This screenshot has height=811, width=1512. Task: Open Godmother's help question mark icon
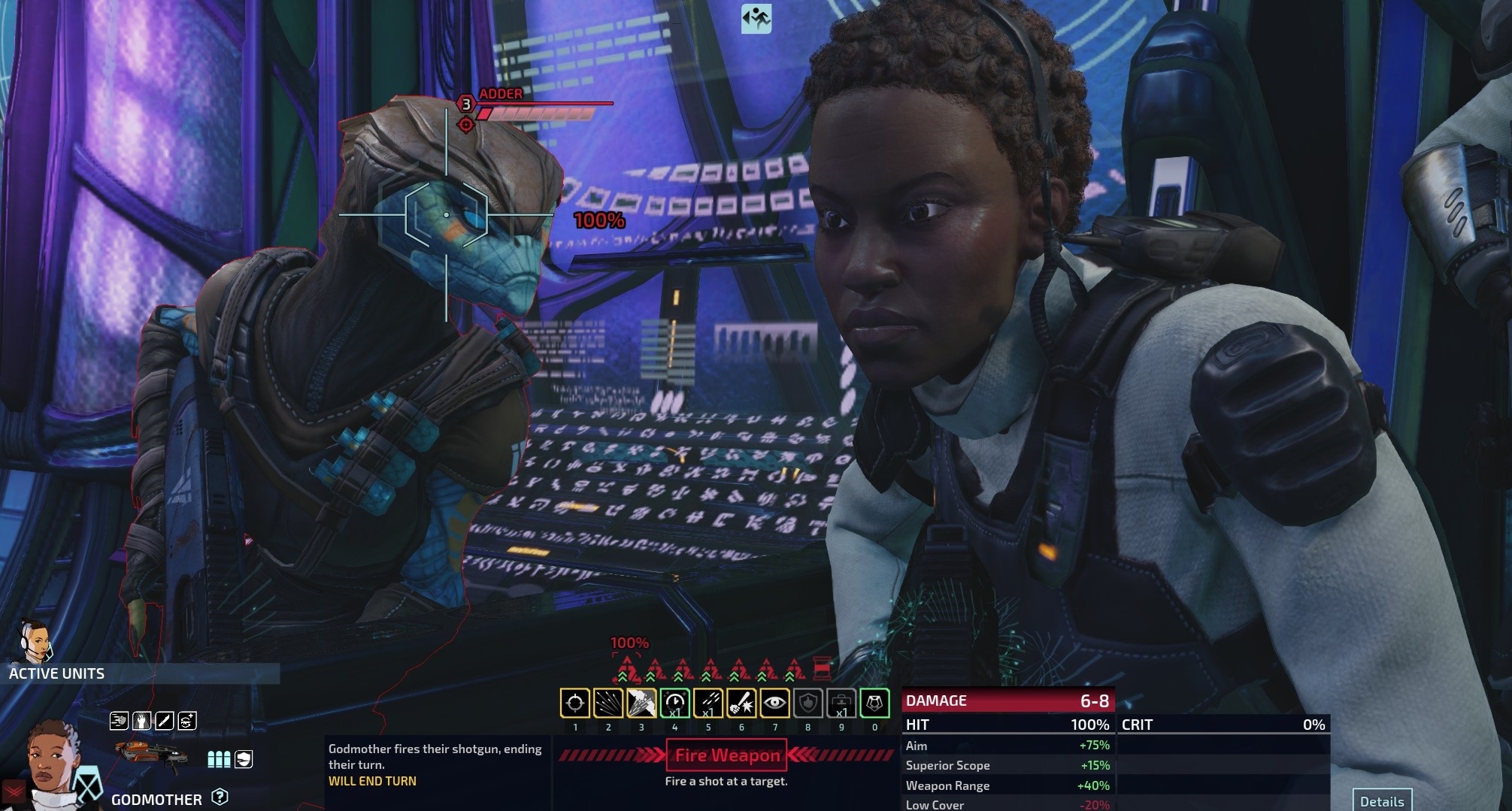coord(220,797)
